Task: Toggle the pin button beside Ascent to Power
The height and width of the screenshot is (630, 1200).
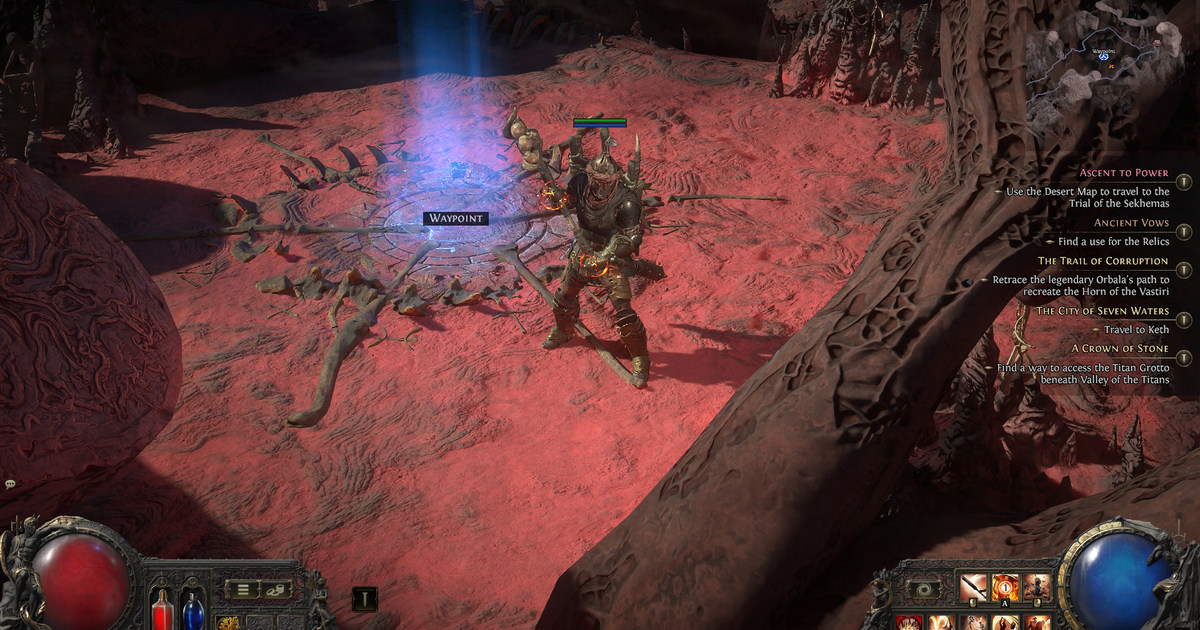Action: point(1184,182)
